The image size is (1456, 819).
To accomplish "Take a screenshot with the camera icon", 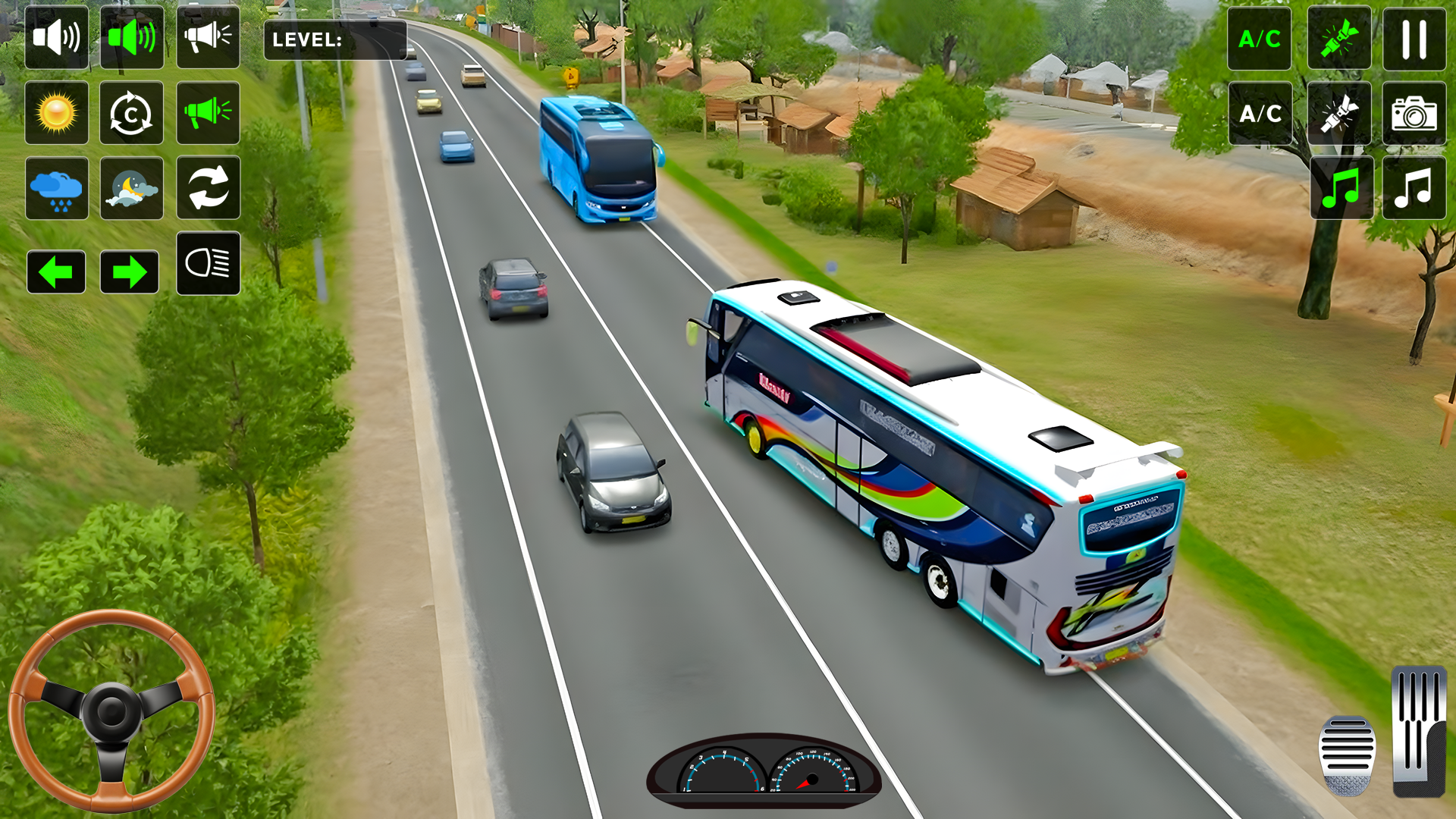I will point(1414,114).
